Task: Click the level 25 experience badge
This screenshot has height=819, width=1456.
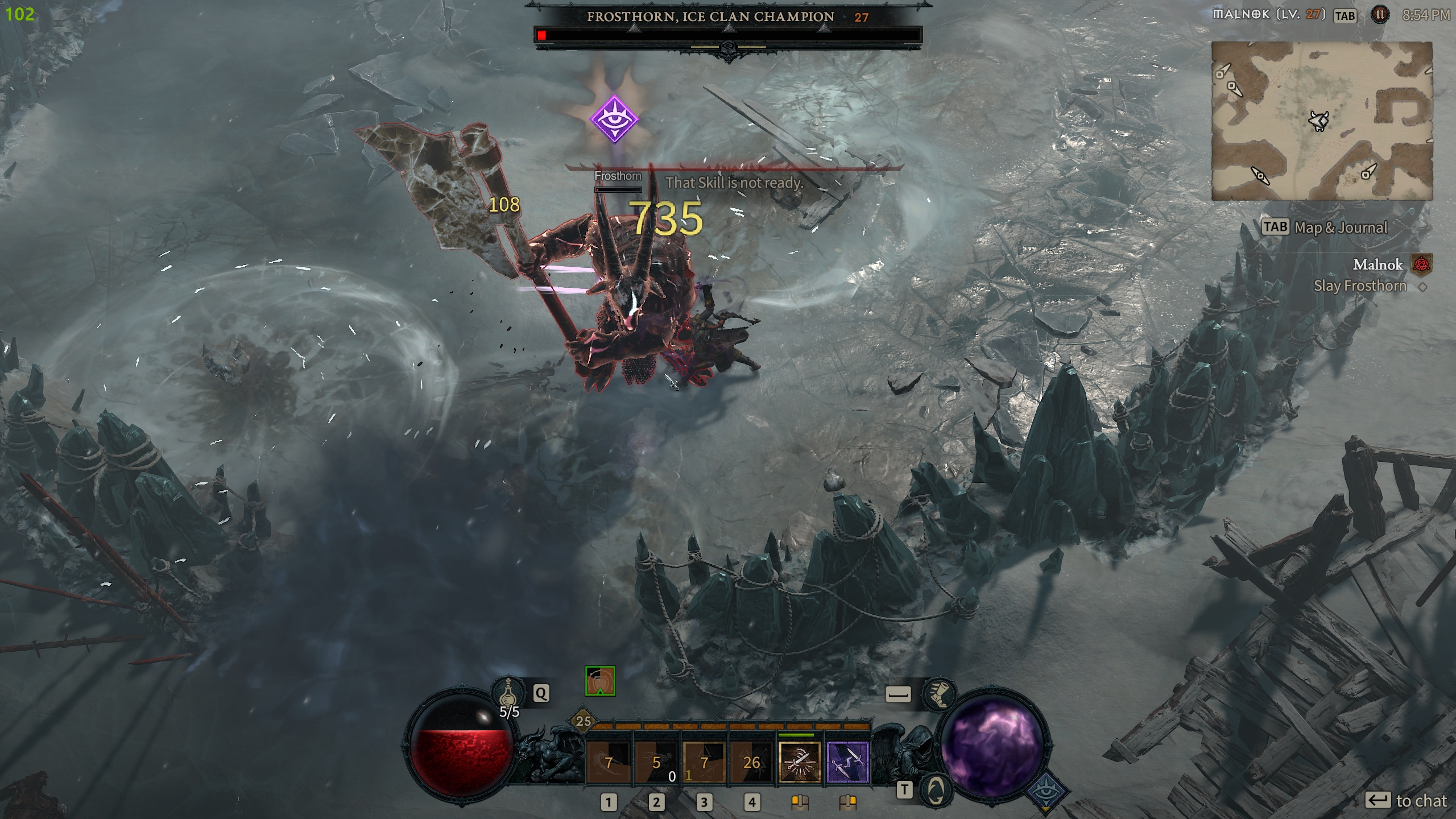Action: coord(584,721)
